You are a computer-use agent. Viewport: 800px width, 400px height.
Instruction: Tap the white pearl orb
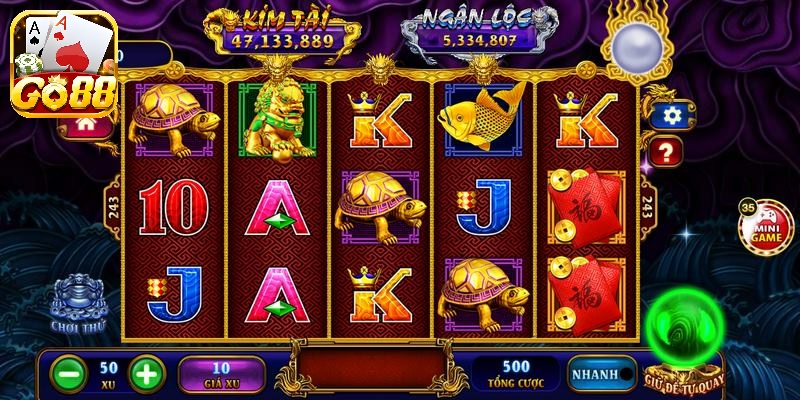click(x=633, y=45)
